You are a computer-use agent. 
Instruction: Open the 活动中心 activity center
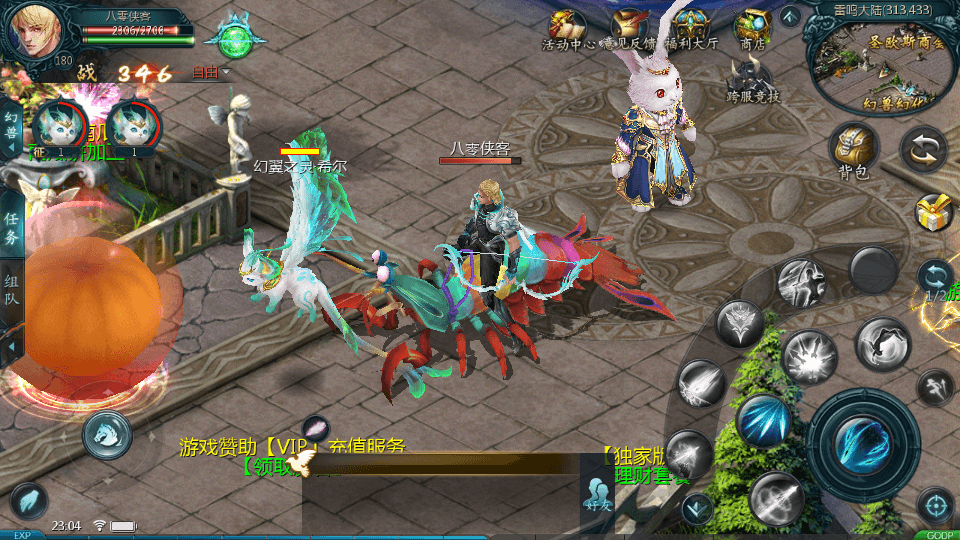[568, 29]
